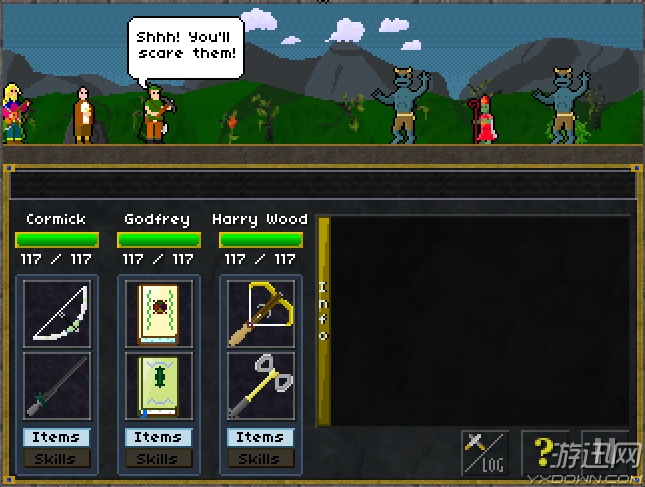The image size is (645, 487).
Task: Choose Godfrey's white spellbook with red emblem
Action: tap(158, 313)
